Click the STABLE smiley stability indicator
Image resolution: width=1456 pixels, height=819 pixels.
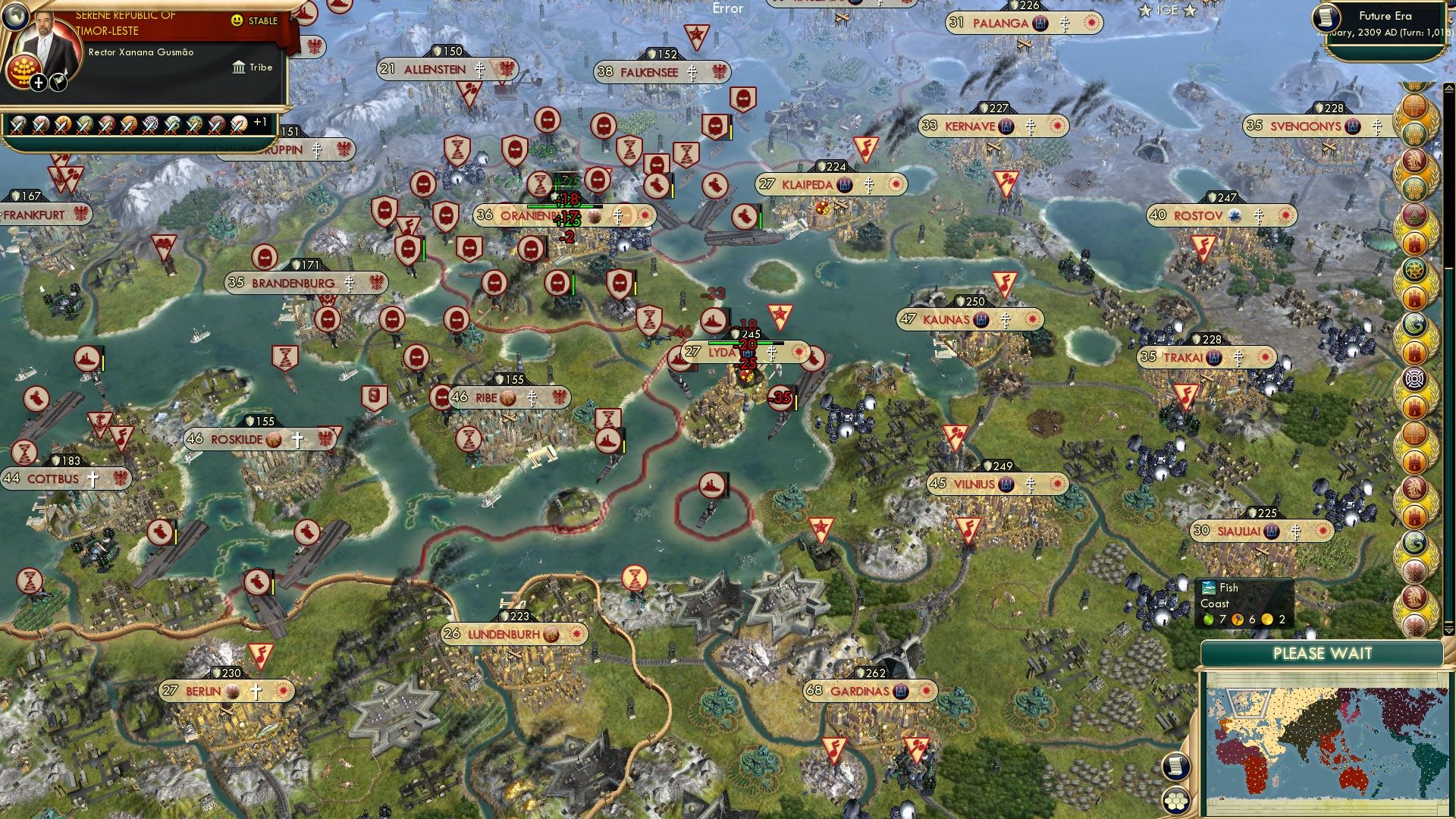point(237,20)
